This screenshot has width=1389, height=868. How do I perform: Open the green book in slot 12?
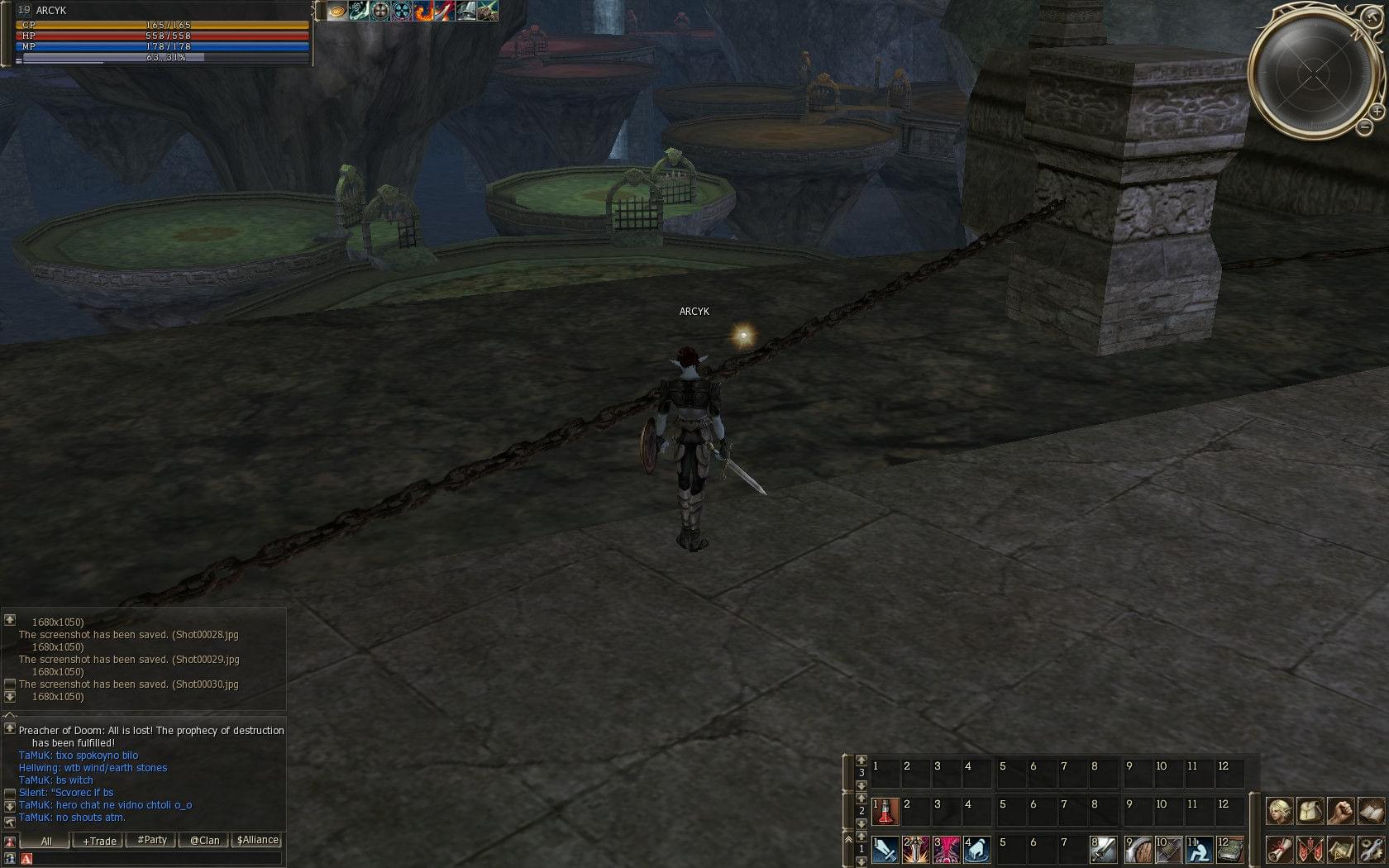click(1229, 849)
